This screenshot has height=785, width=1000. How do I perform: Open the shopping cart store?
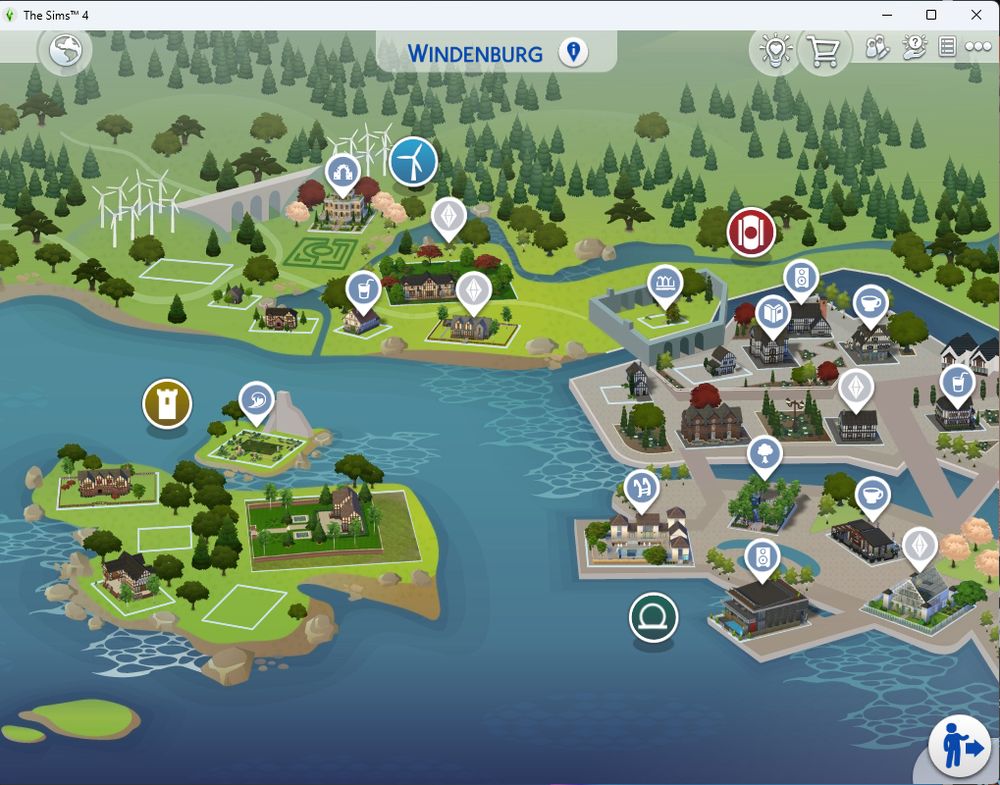coord(823,50)
